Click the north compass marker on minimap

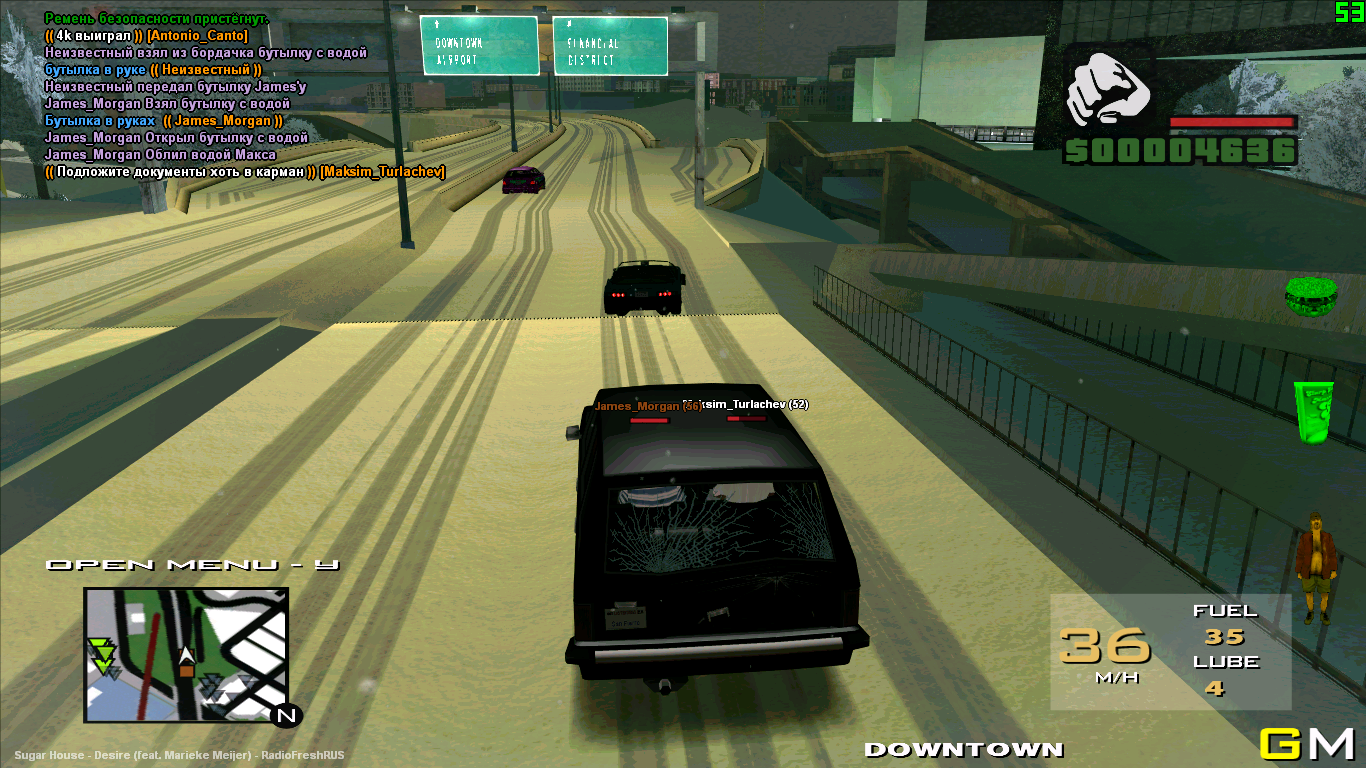pos(286,715)
